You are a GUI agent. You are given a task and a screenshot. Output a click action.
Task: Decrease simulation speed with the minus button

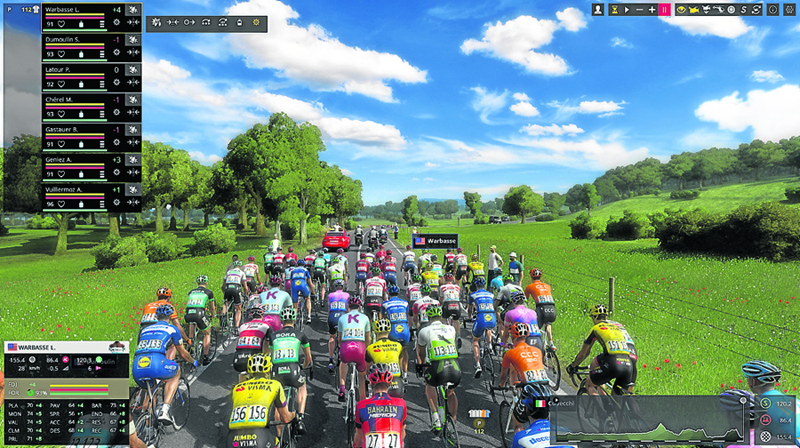pos(639,9)
